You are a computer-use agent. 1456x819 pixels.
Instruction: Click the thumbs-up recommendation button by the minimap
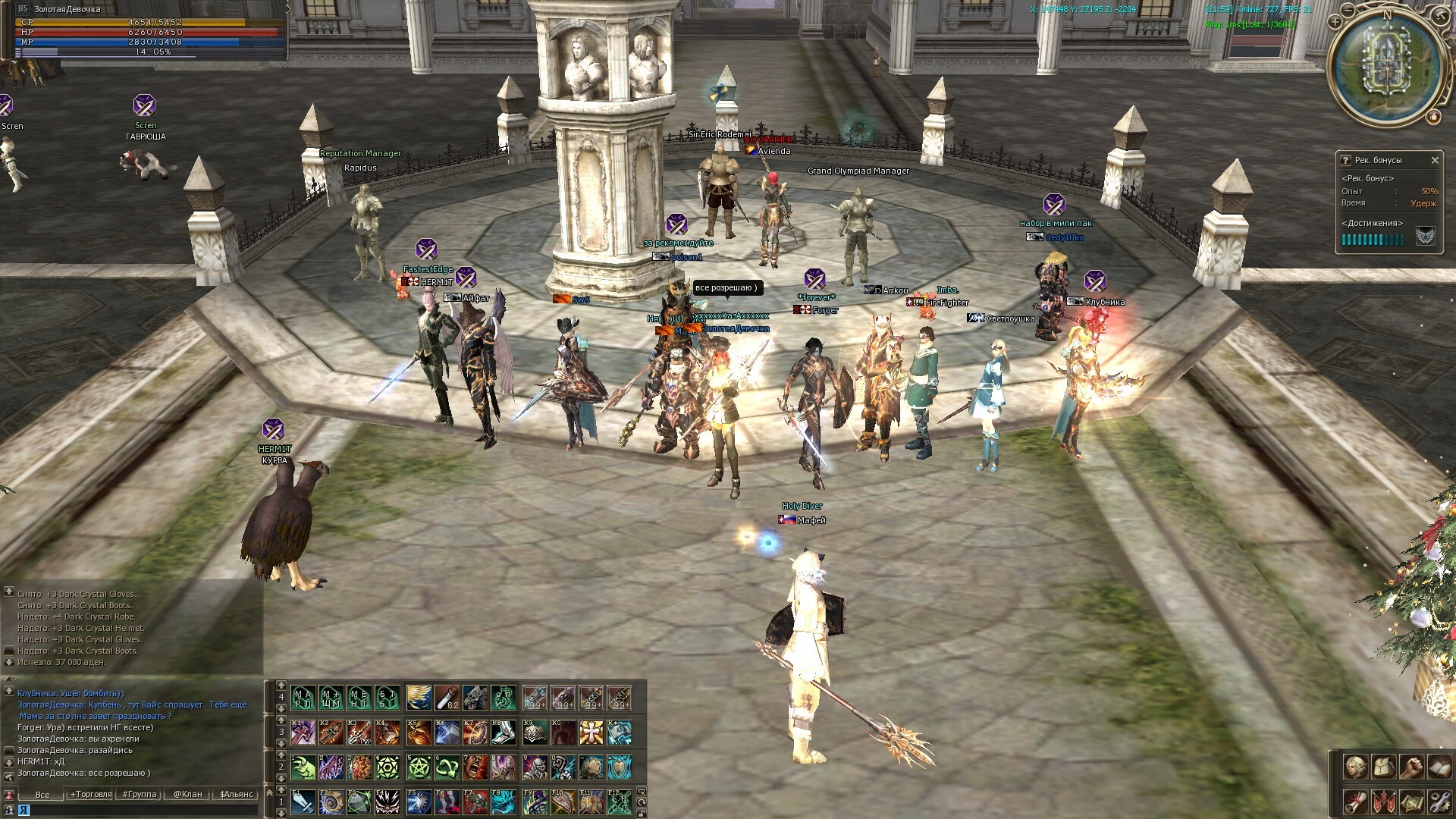[1433, 116]
